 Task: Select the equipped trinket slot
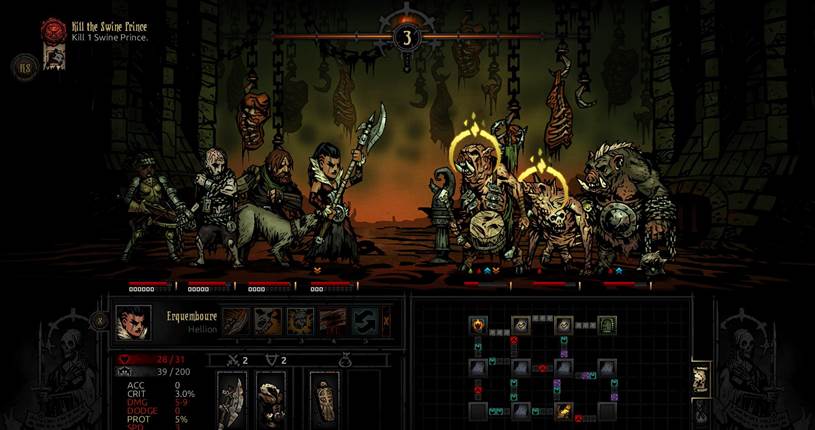tap(325, 400)
